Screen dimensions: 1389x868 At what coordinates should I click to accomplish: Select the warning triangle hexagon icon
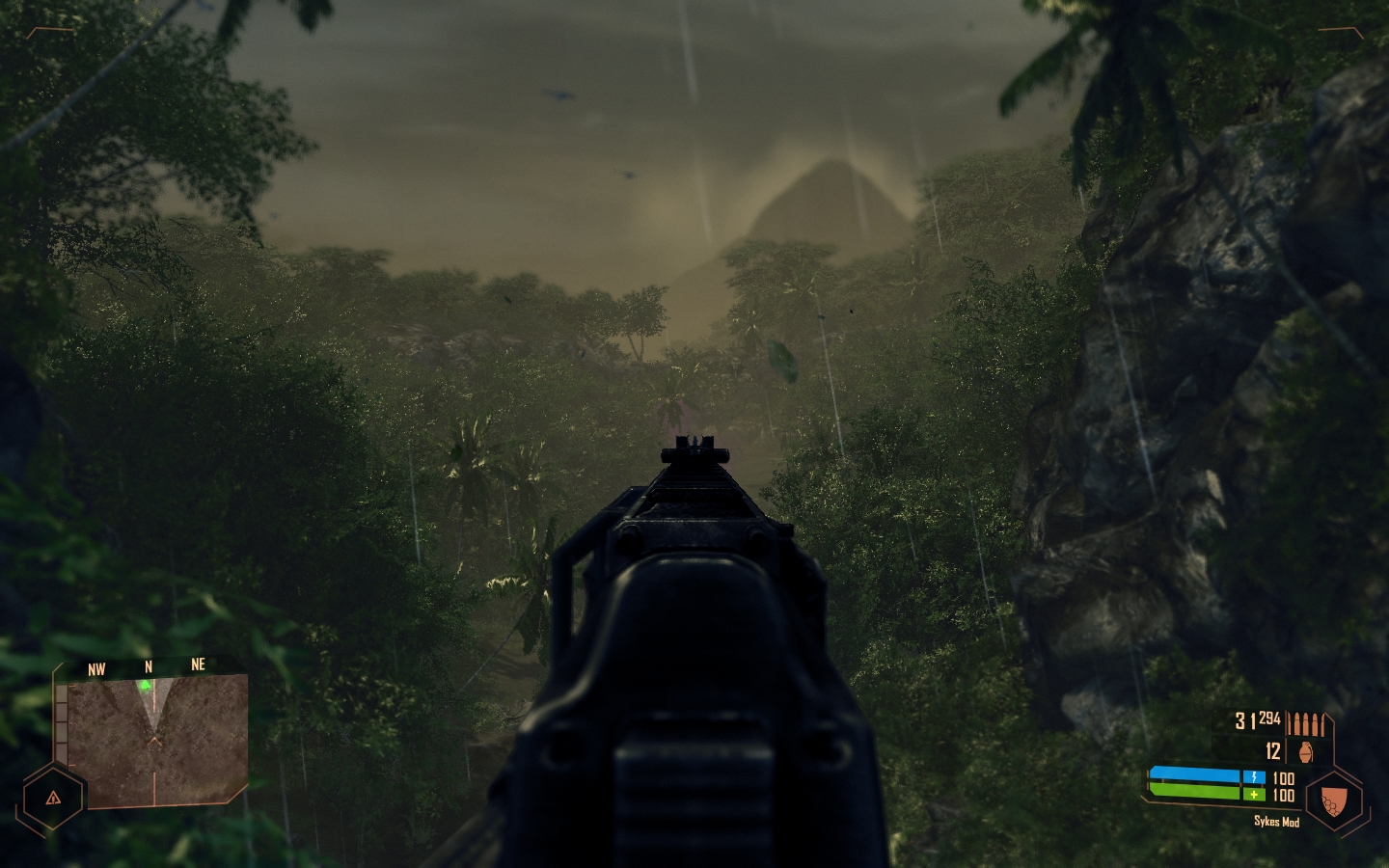[52, 798]
